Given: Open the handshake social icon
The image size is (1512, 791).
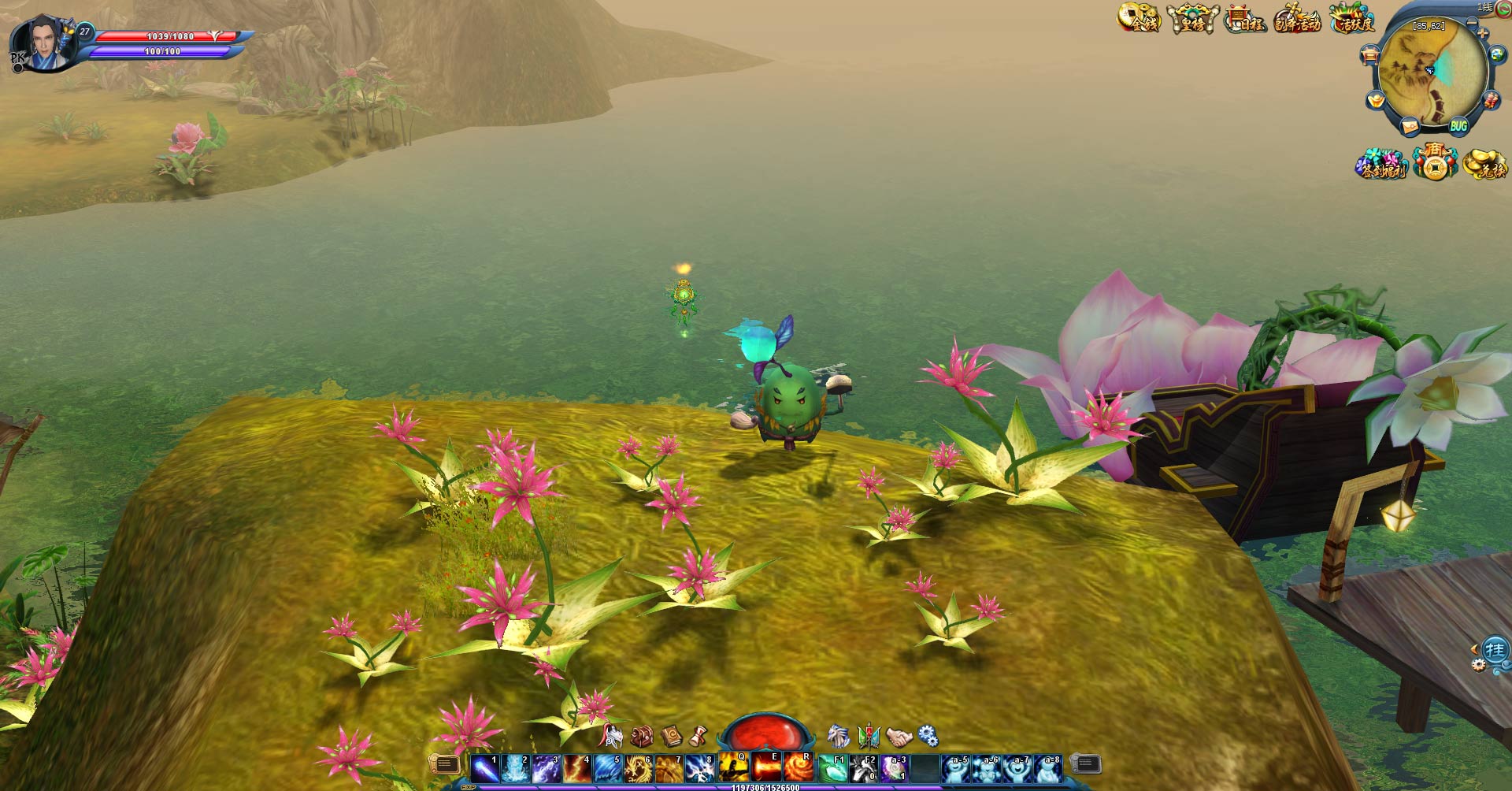Looking at the screenshot, I should 899,737.
